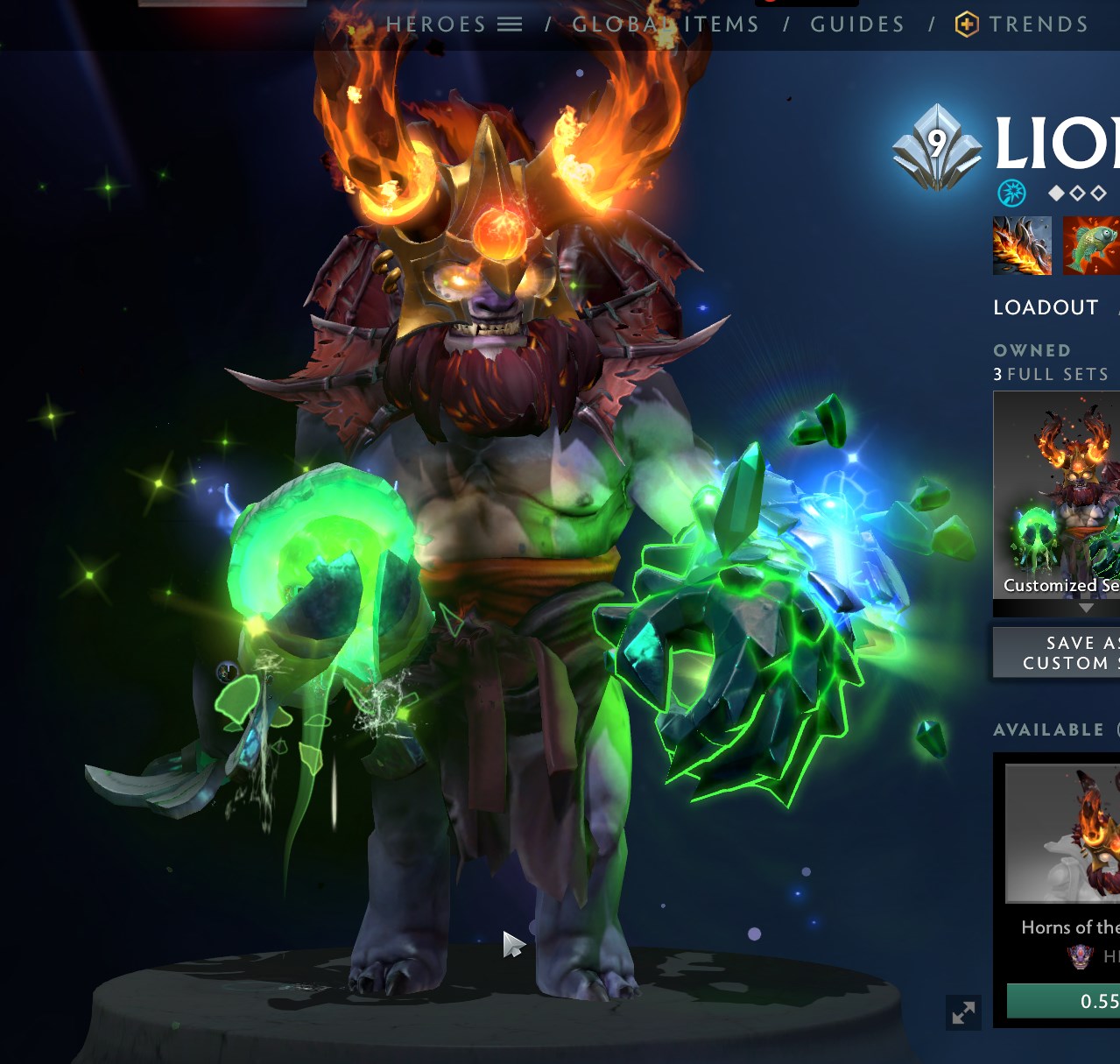
Task: Switch to the Loadout tab
Action: (x=1046, y=307)
